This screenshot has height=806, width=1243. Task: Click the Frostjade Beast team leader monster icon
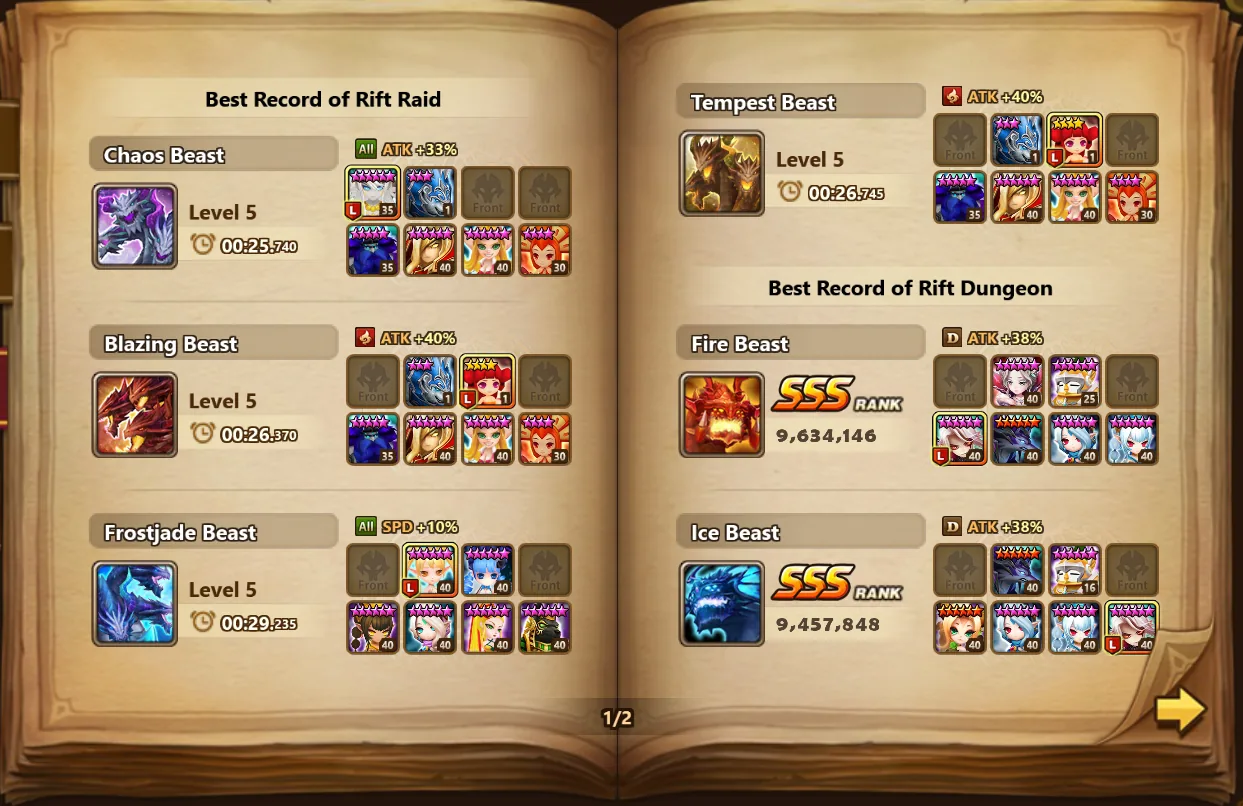[431, 570]
